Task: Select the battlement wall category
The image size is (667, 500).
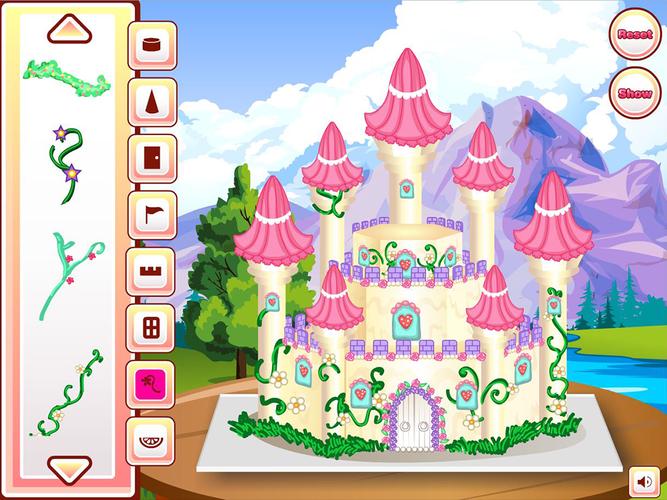Action: 152,271
